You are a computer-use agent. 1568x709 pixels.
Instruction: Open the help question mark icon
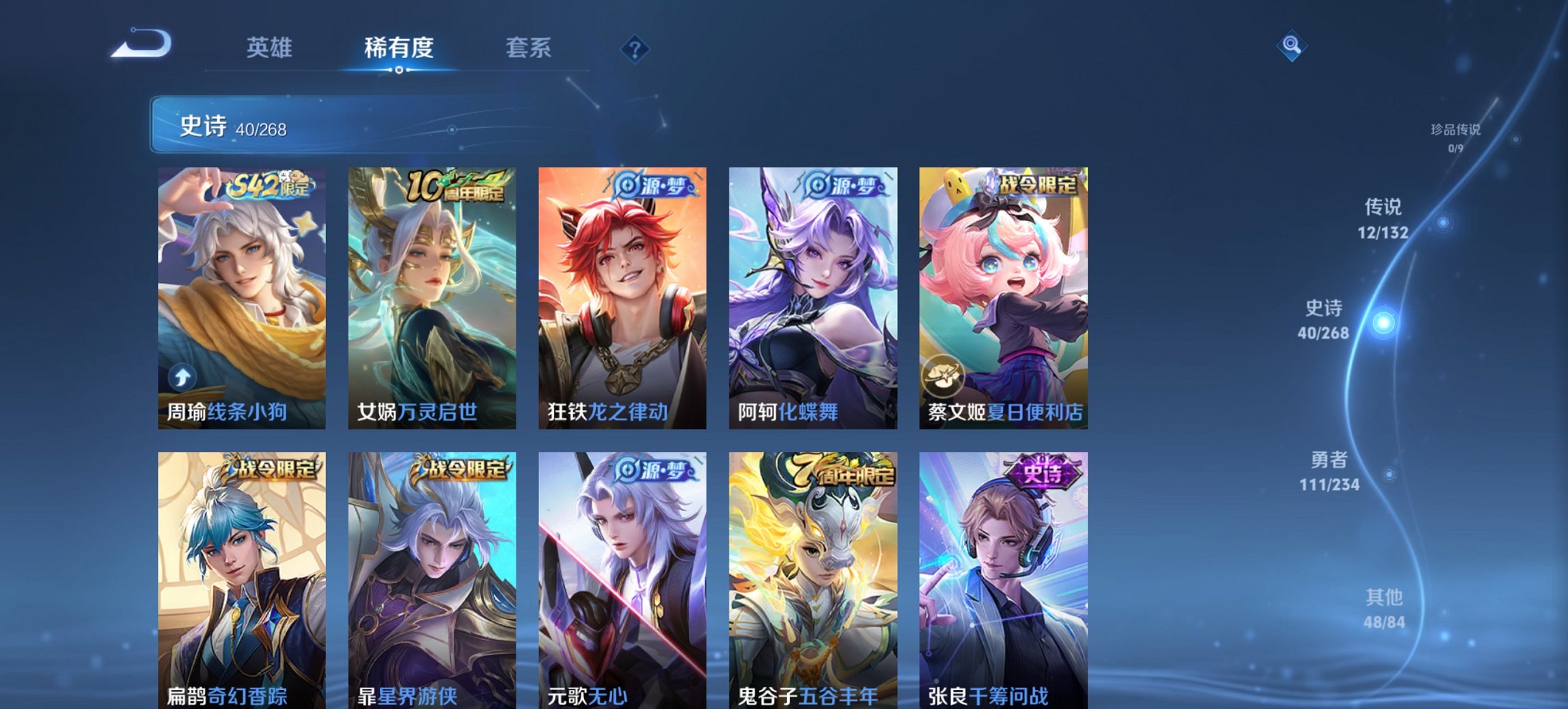coord(635,49)
